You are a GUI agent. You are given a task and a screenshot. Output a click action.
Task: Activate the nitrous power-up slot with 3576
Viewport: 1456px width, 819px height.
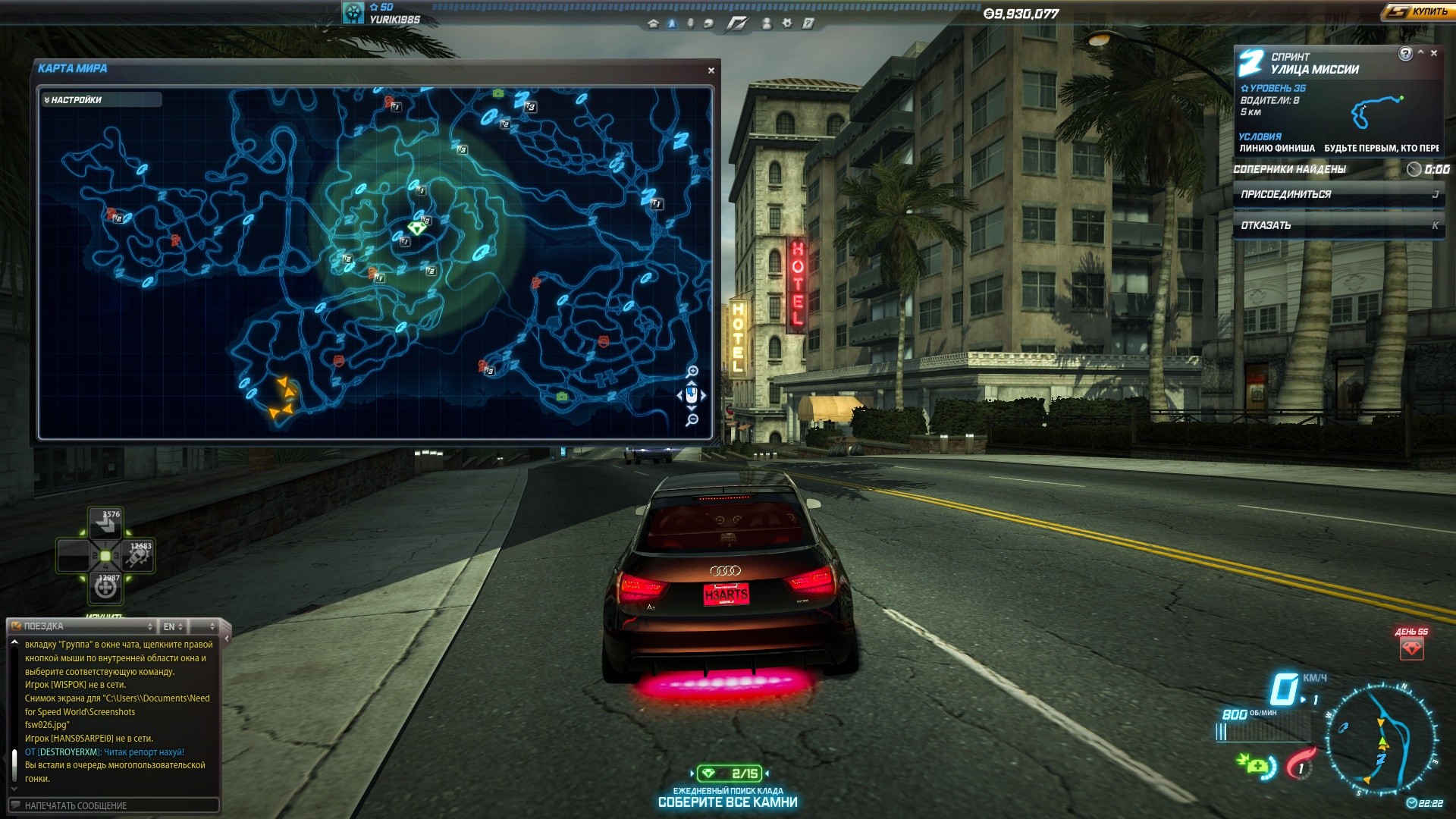(105, 522)
